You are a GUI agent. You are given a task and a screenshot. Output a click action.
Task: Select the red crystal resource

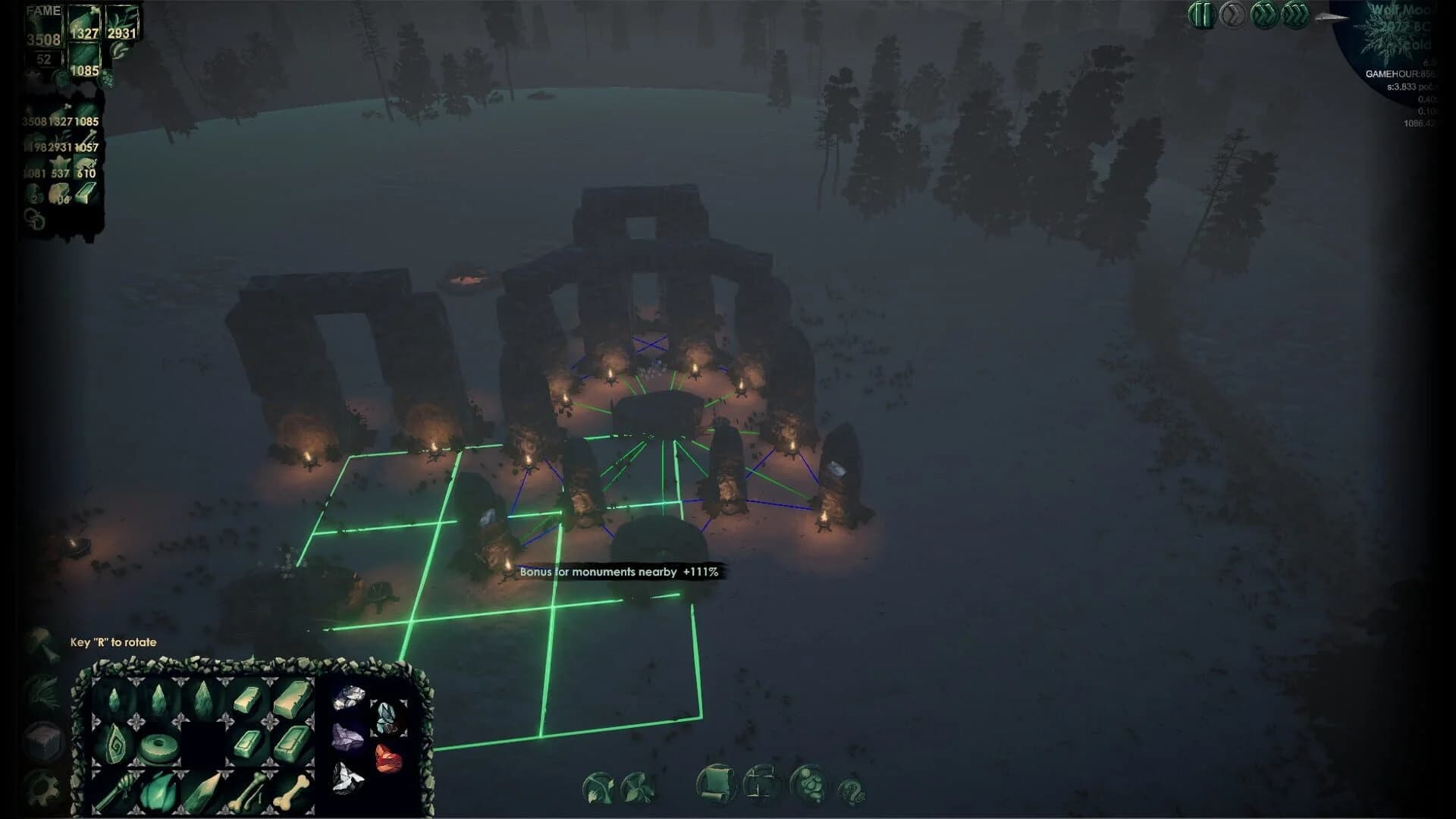[x=388, y=757]
